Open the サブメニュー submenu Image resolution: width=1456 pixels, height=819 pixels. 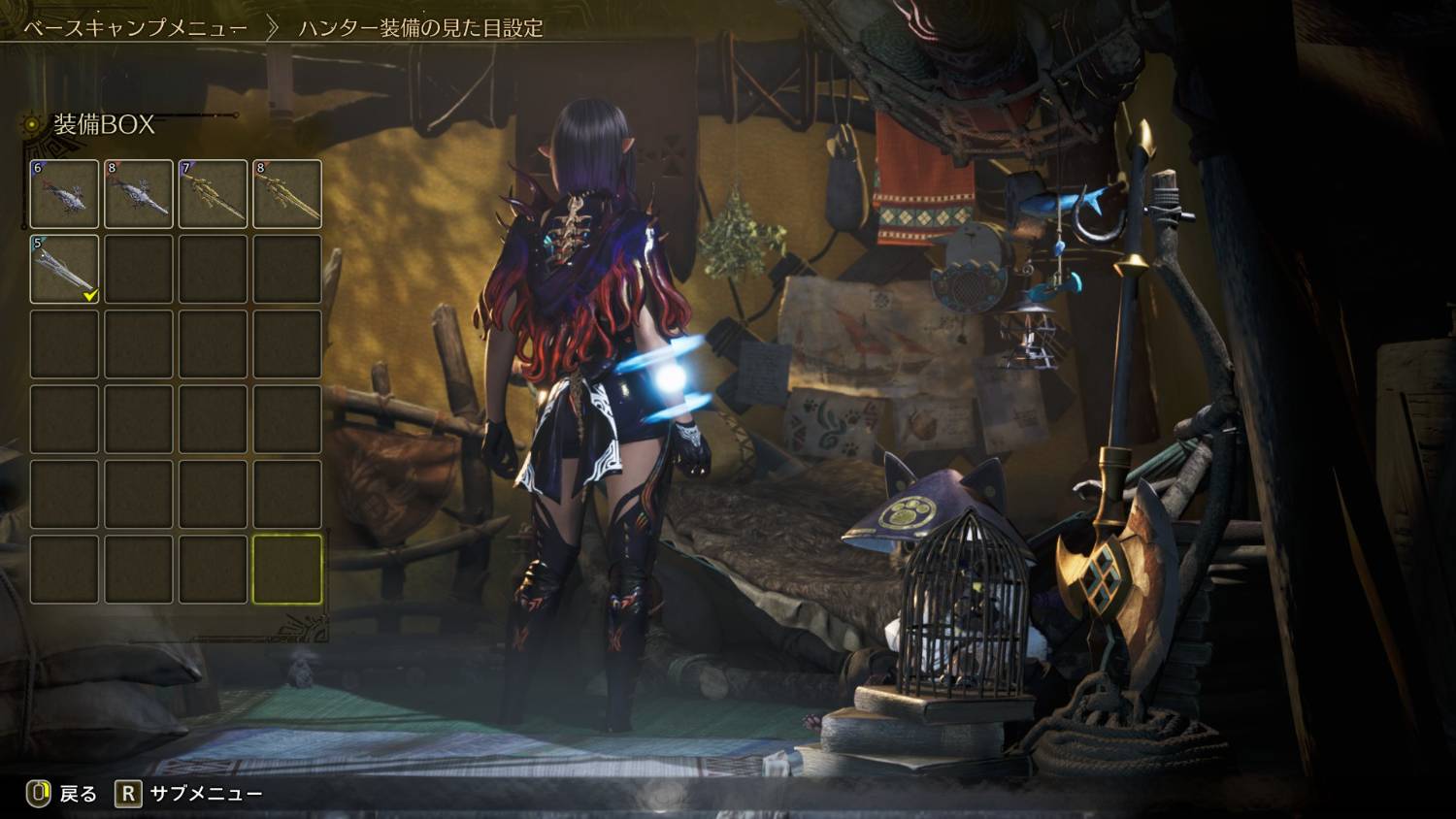[189, 794]
